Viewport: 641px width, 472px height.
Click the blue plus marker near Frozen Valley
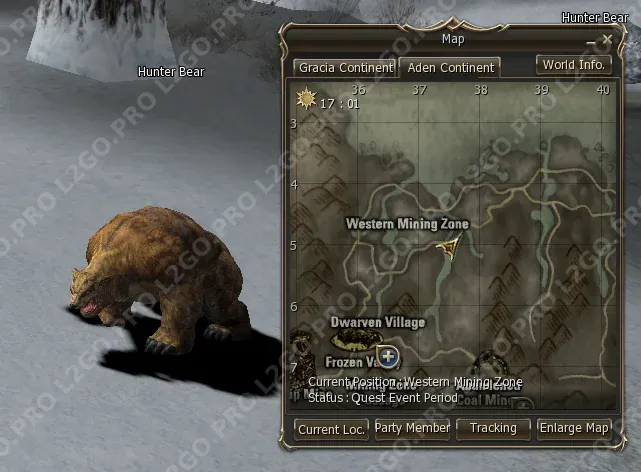(388, 357)
